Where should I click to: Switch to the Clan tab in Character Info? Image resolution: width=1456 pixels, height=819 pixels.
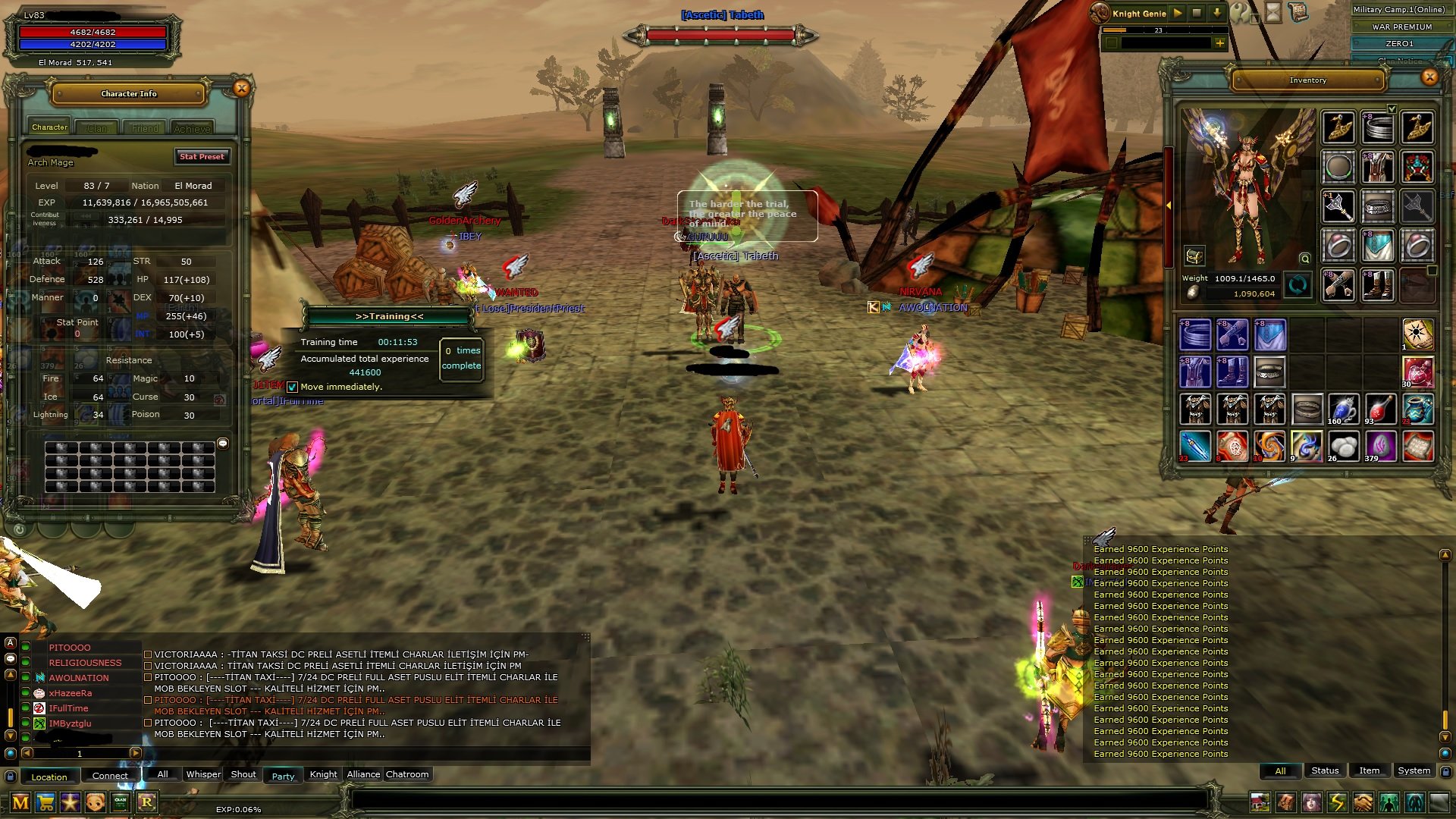[97, 127]
